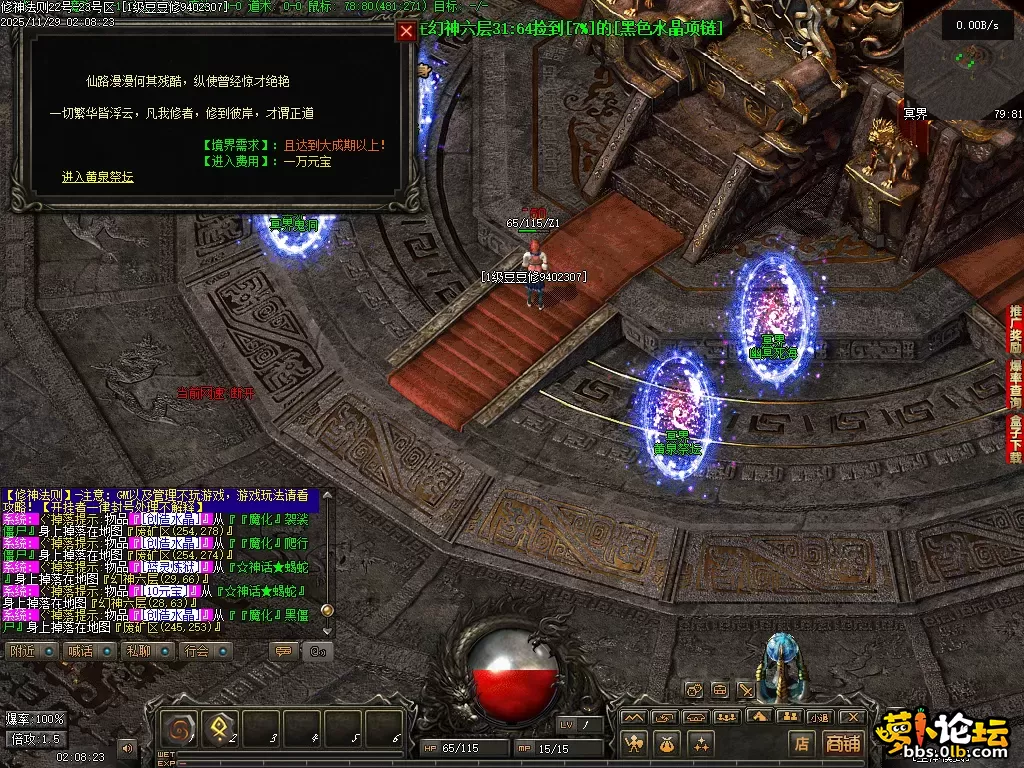The height and width of the screenshot is (768, 1024).
Task: Use the yellow rune skill in slot 2
Action: pyautogui.click(x=220, y=730)
